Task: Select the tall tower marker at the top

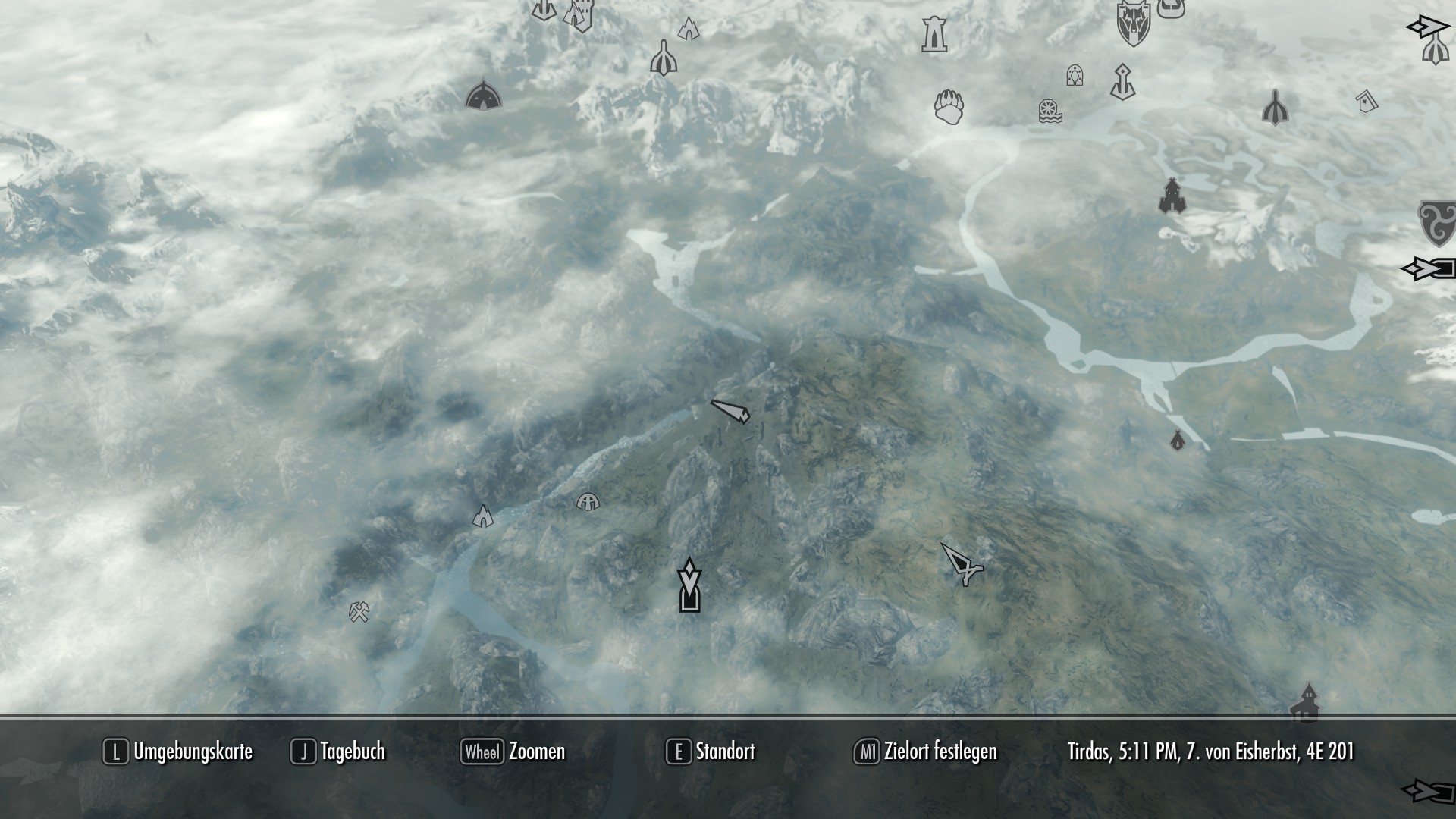Action: pos(933,34)
